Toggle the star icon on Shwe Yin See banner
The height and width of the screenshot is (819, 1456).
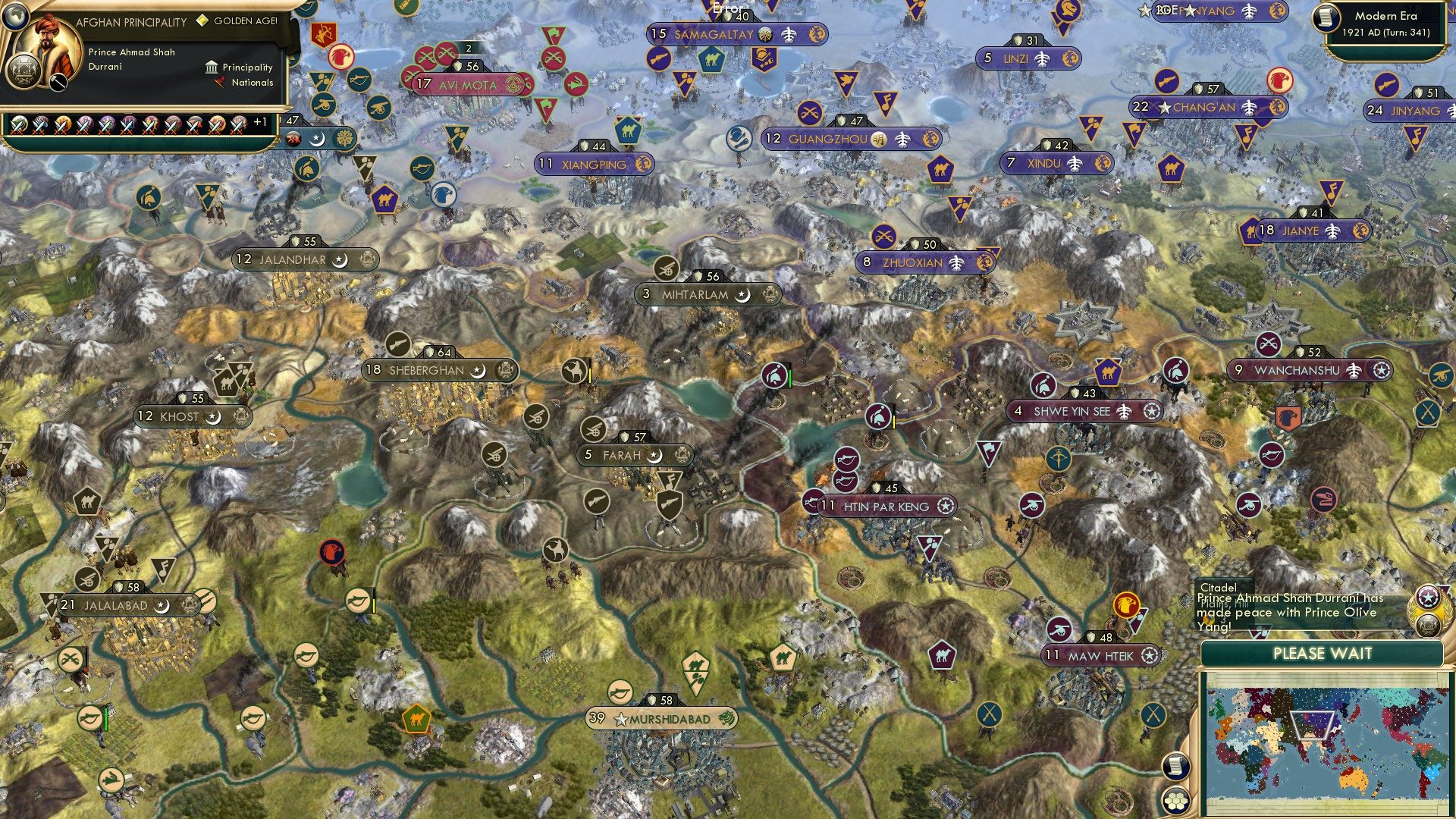pos(1153,412)
